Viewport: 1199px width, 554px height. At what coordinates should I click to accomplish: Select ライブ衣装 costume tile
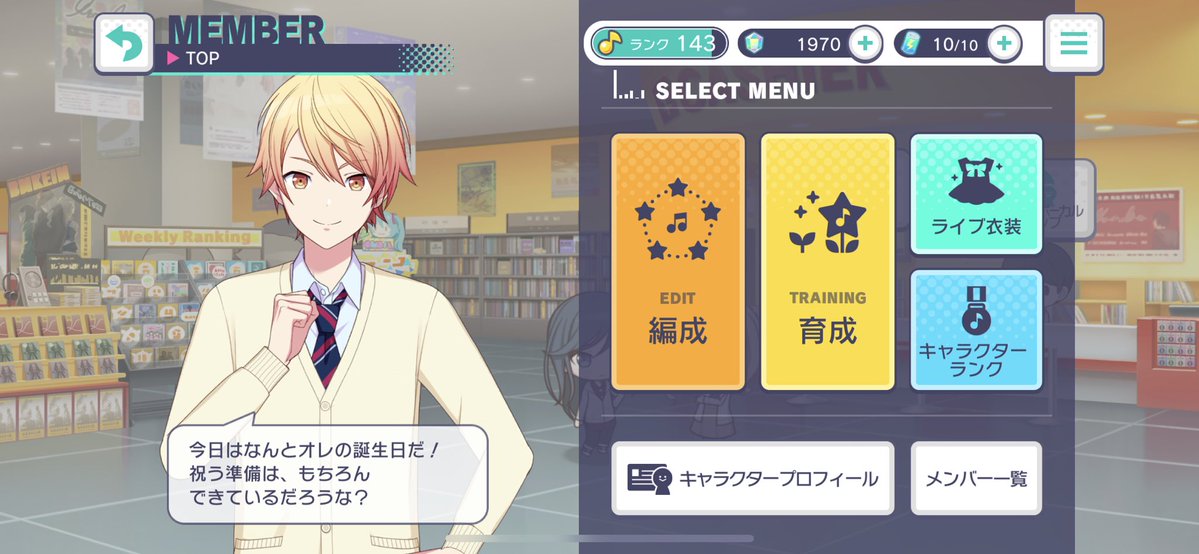point(976,194)
